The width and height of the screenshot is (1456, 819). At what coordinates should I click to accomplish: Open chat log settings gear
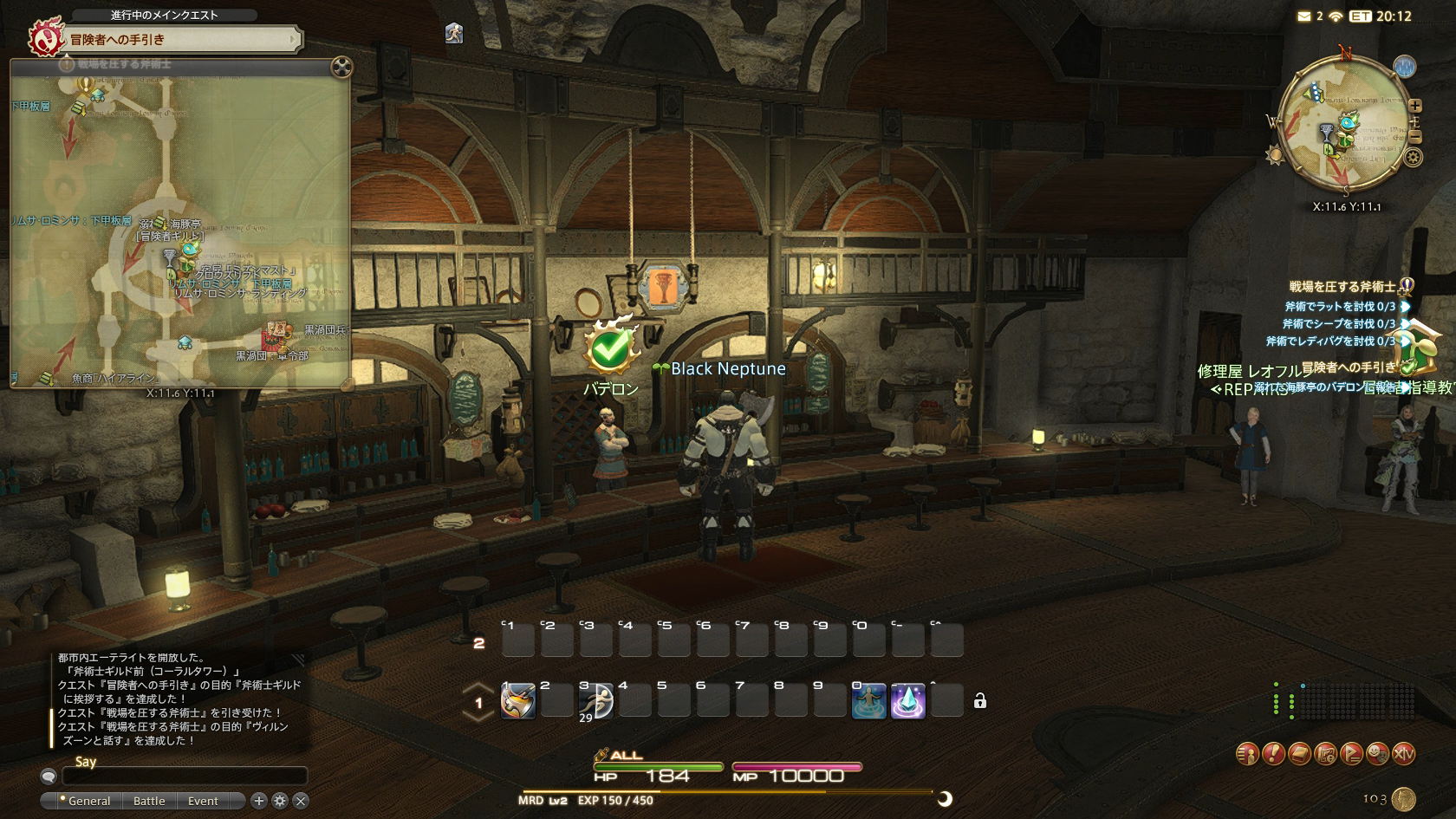(280, 801)
